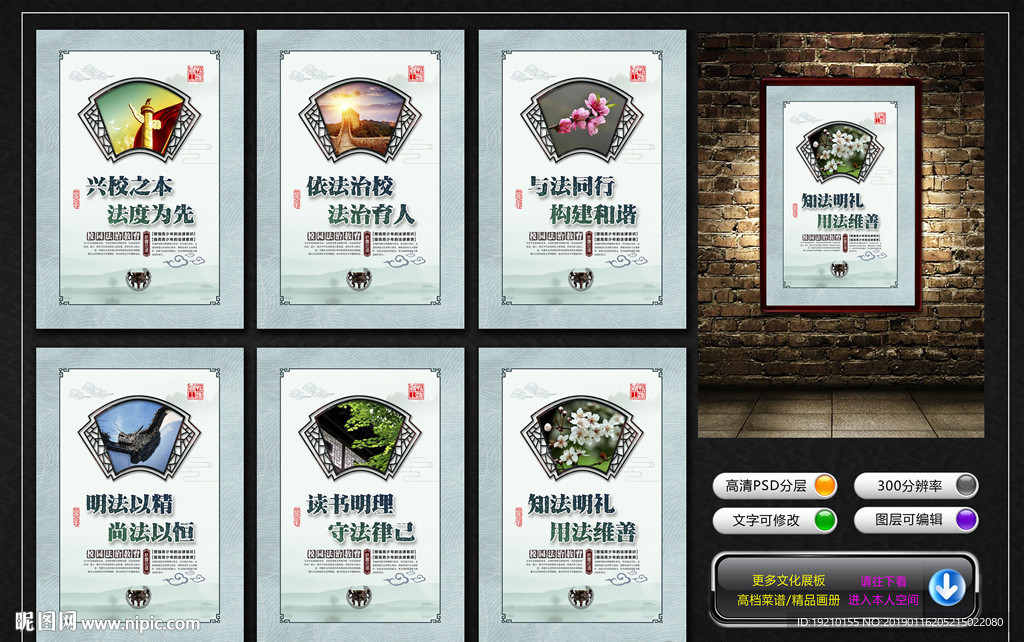
Task: Open the 依法治校 法治育人 poster
Action: tap(361, 180)
